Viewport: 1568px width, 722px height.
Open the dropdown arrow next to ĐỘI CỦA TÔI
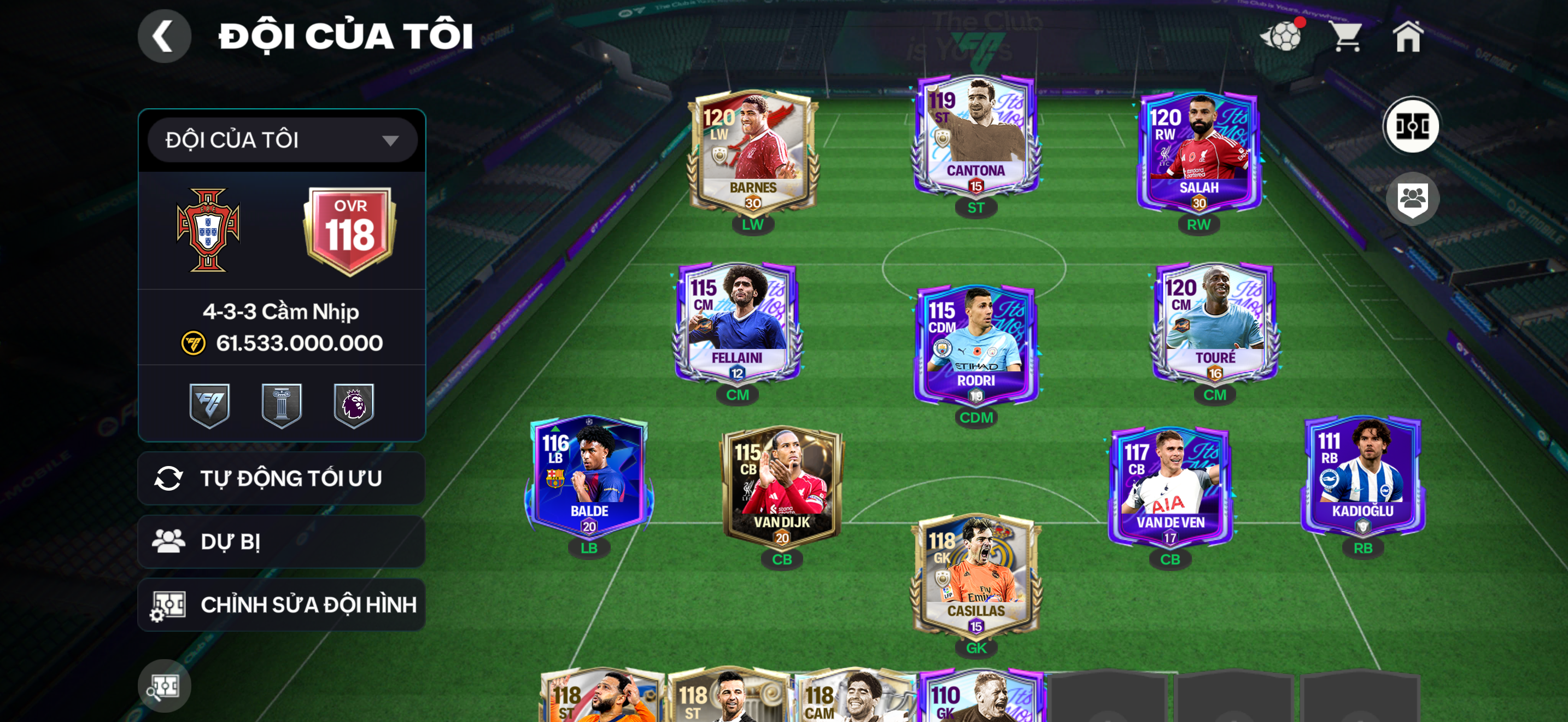pyautogui.click(x=393, y=139)
